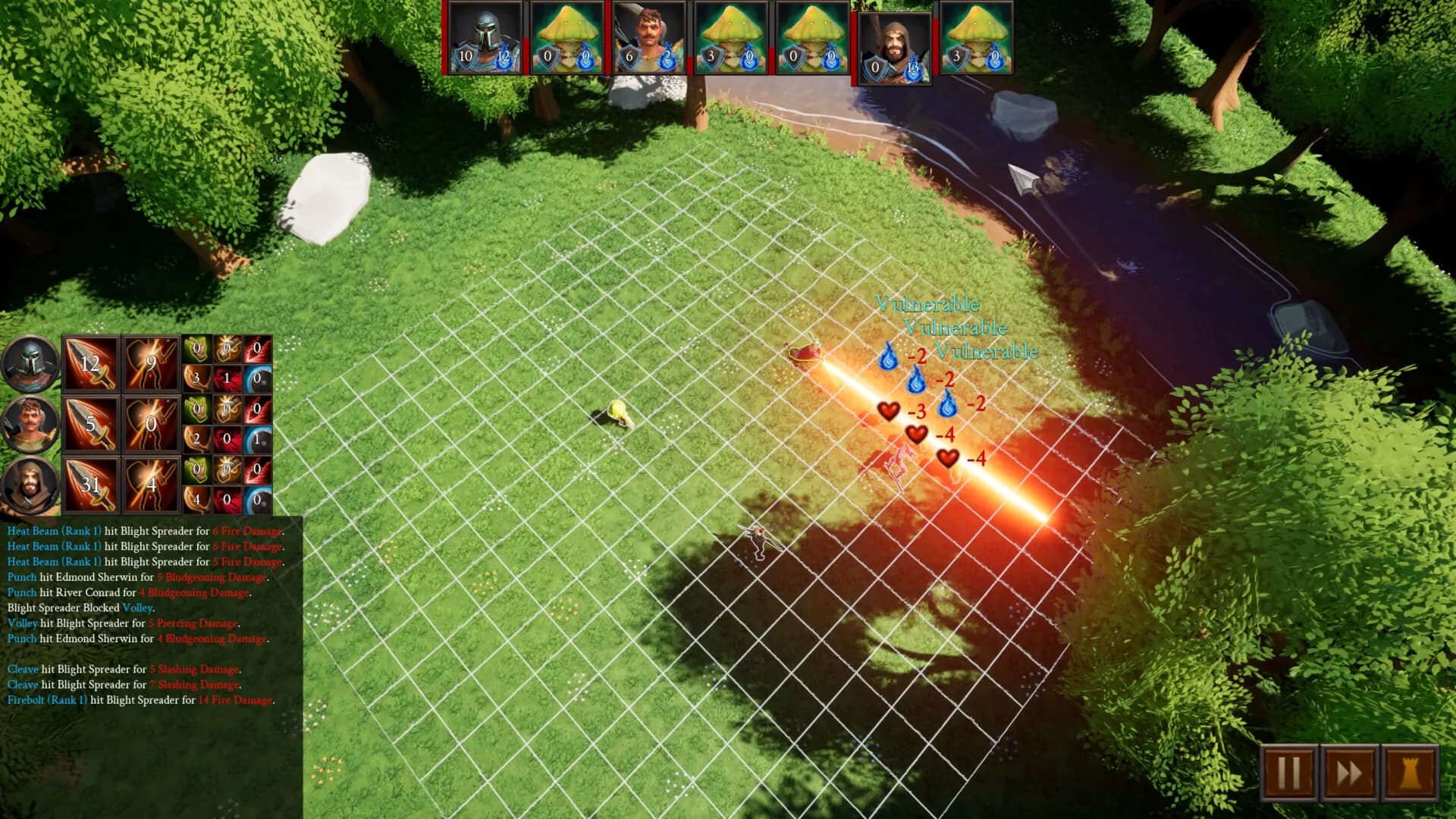This screenshot has width=1456, height=819.
Task: Choose the mustached man in the turn order bar
Action: point(649,38)
